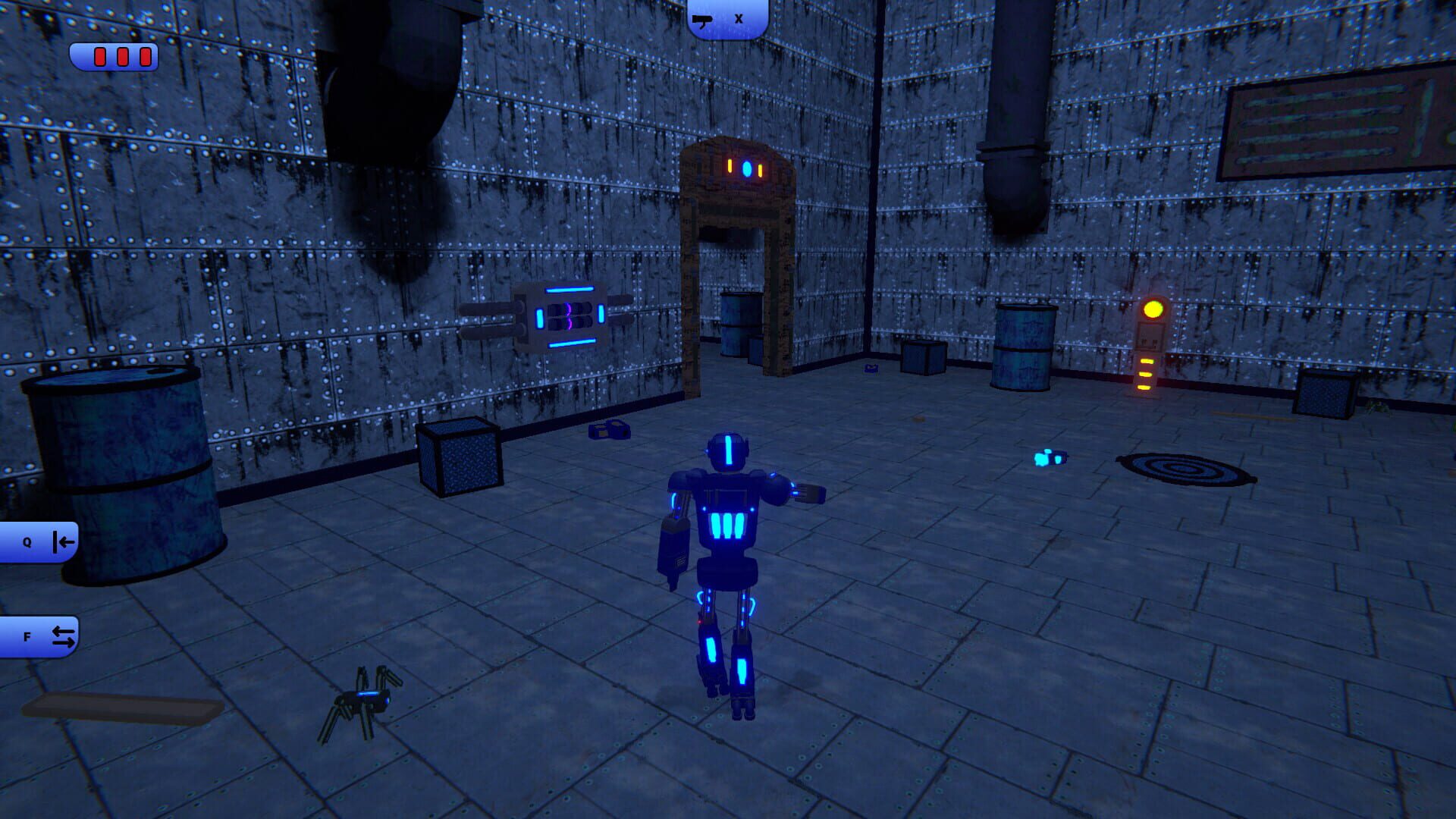The image size is (1456, 819).
Task: Expand the F key action prompt
Action: click(39, 637)
